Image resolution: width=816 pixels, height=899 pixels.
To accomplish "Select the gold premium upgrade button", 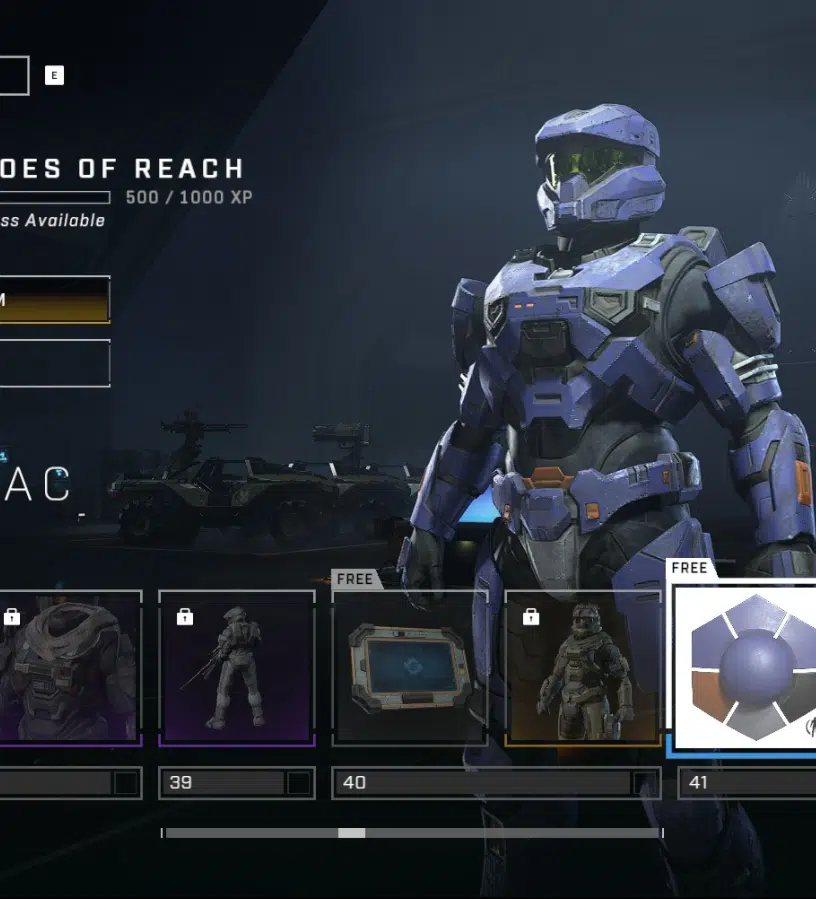I will (54, 300).
